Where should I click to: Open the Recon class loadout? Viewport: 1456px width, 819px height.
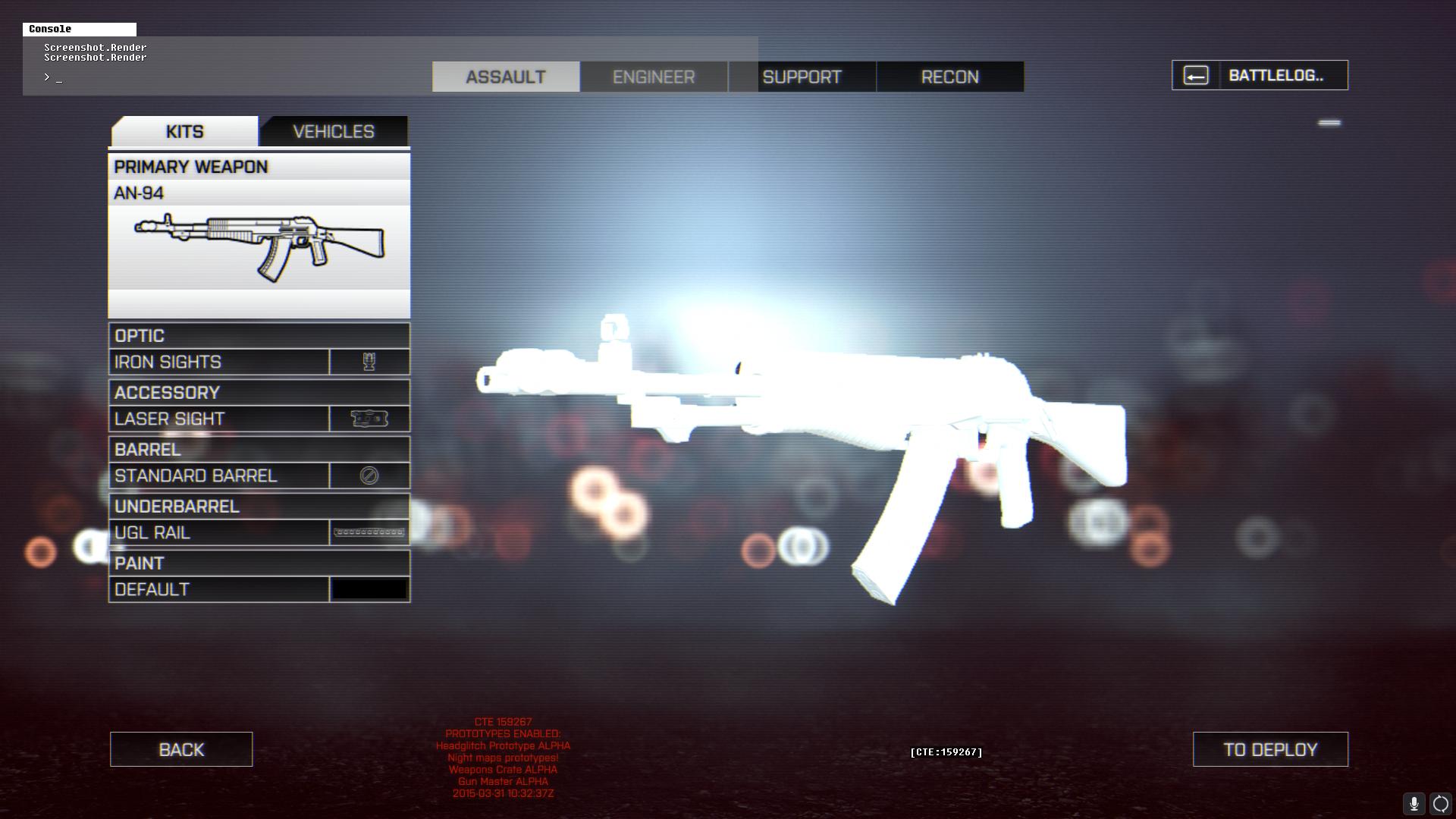click(949, 77)
